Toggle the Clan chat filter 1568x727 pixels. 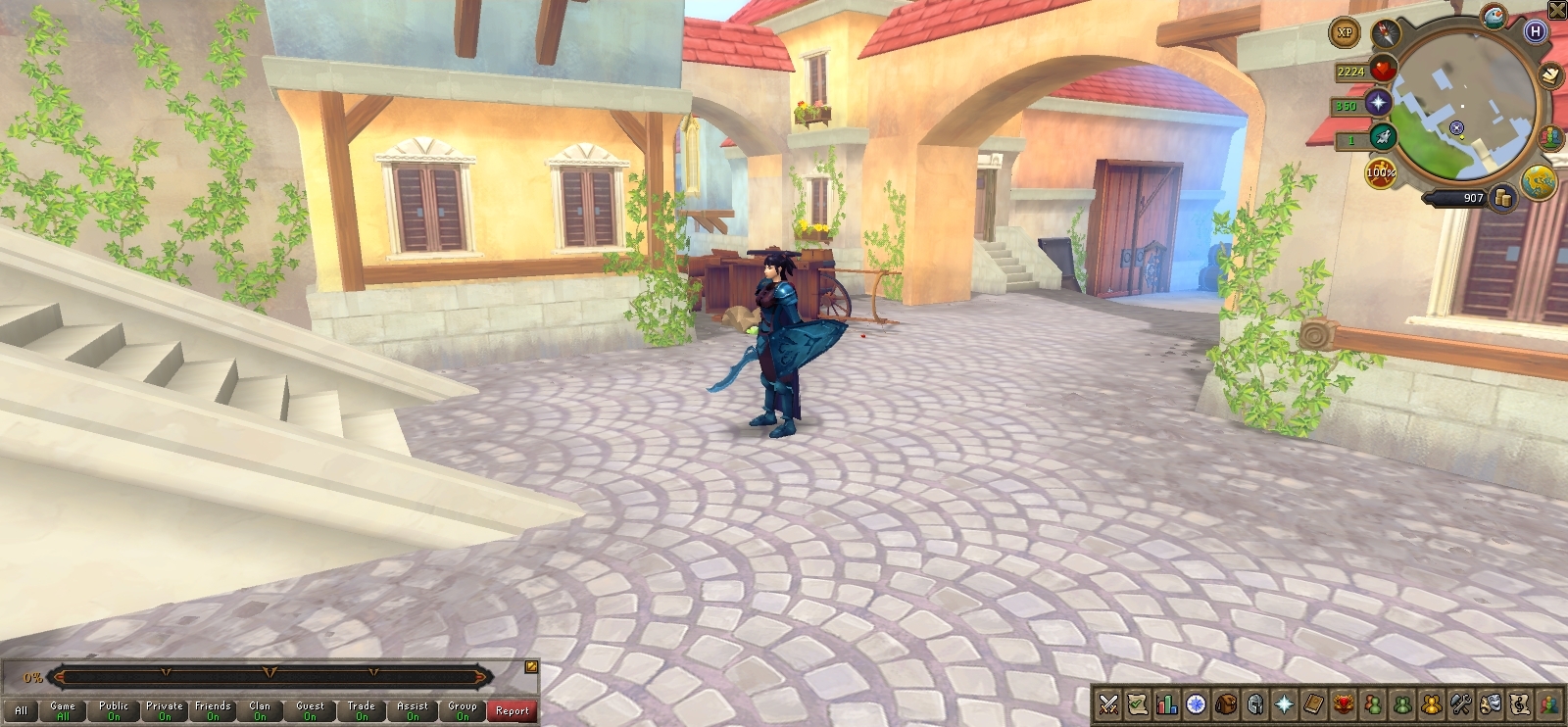260,710
